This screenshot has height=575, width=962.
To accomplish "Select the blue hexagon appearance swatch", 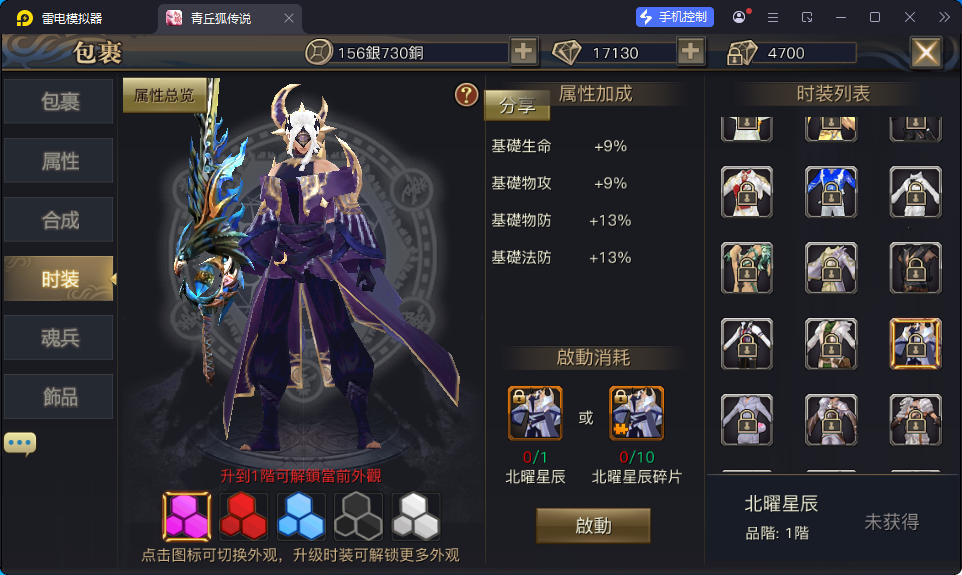I will click(x=300, y=516).
